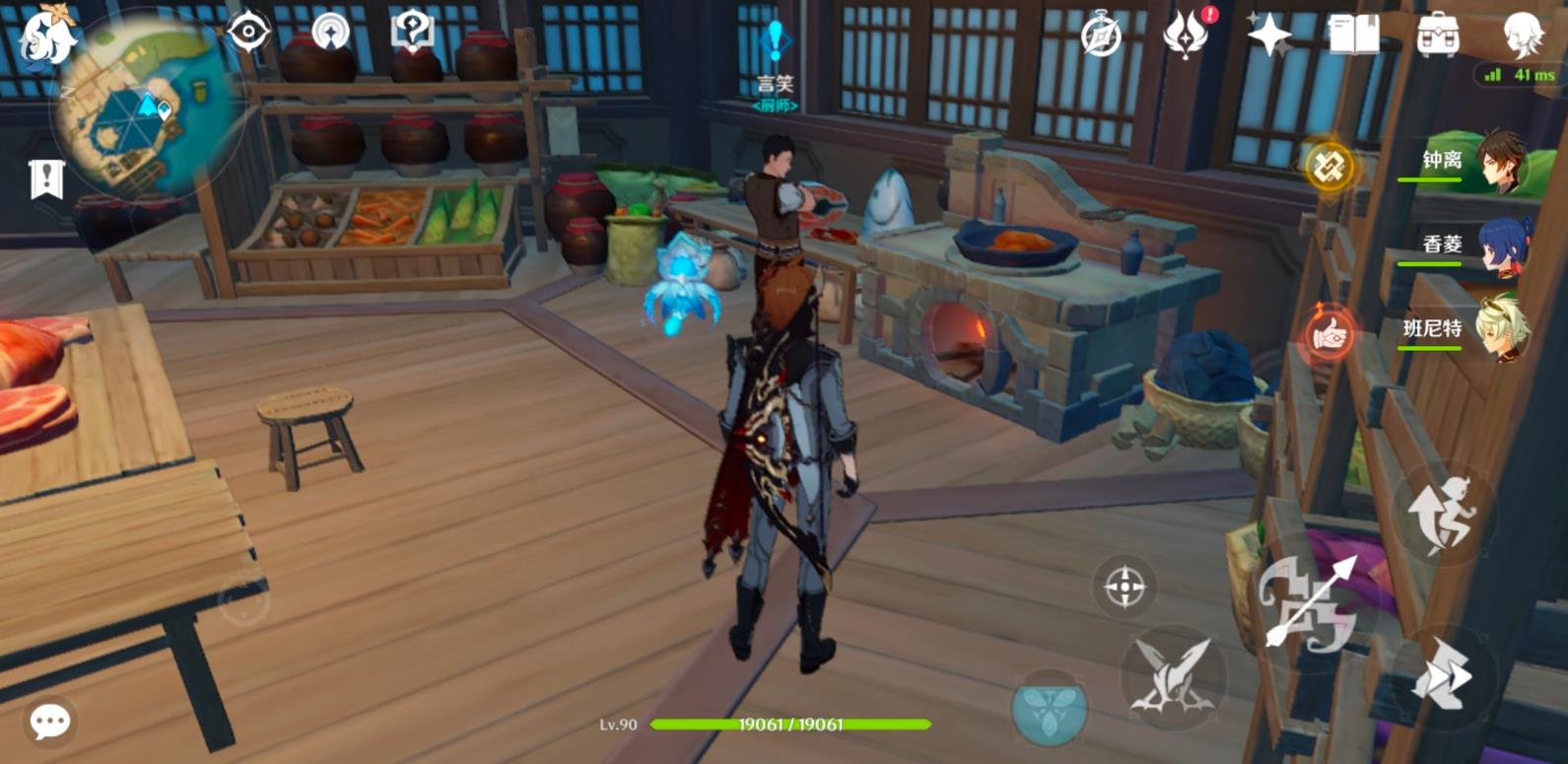The image size is (1568, 764).
Task: Open the chat speech bubble
Action: click(50, 722)
